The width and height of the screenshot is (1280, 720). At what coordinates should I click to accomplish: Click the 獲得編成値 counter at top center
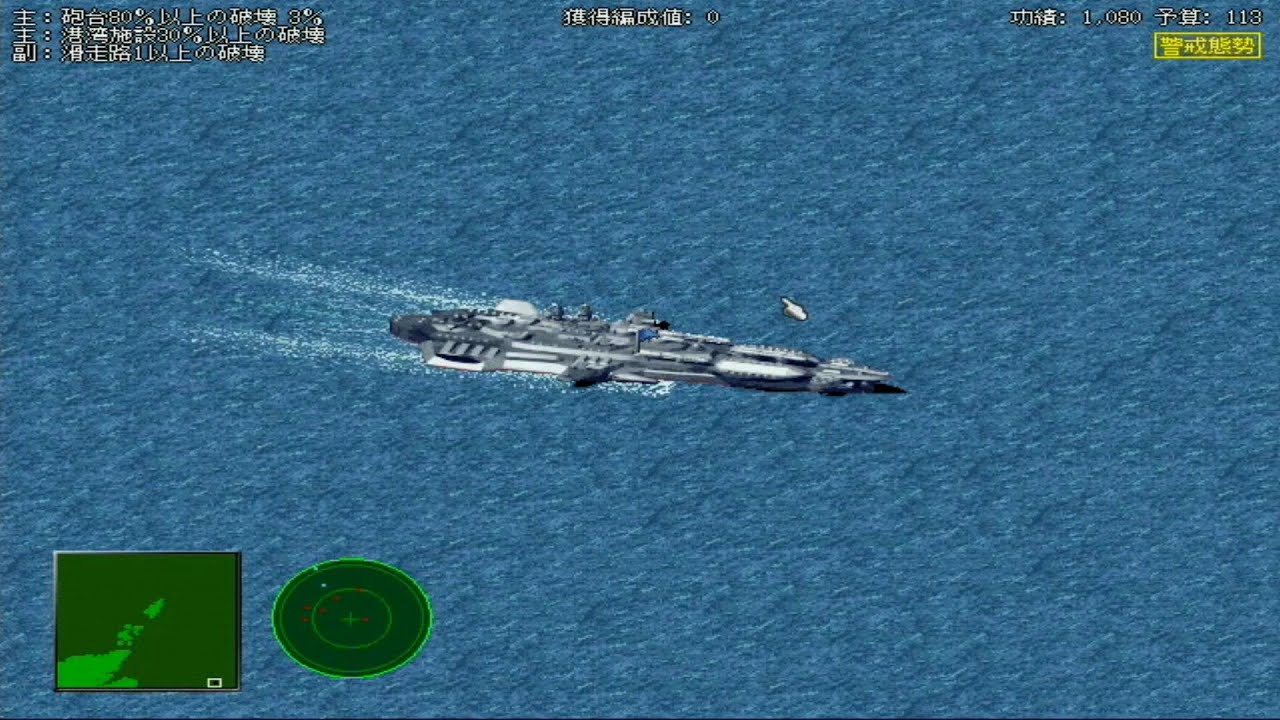click(x=640, y=15)
